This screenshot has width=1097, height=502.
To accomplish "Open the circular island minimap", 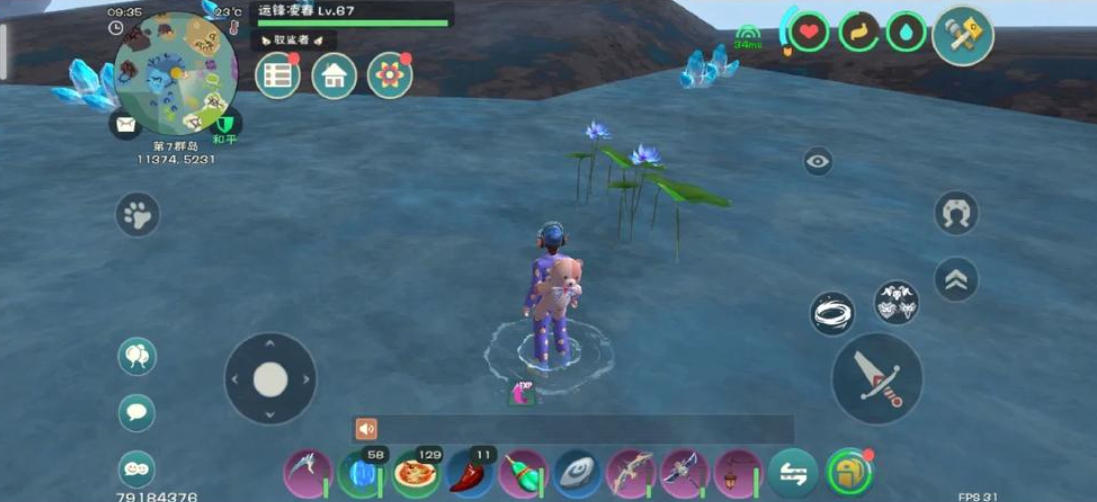I will (x=175, y=73).
